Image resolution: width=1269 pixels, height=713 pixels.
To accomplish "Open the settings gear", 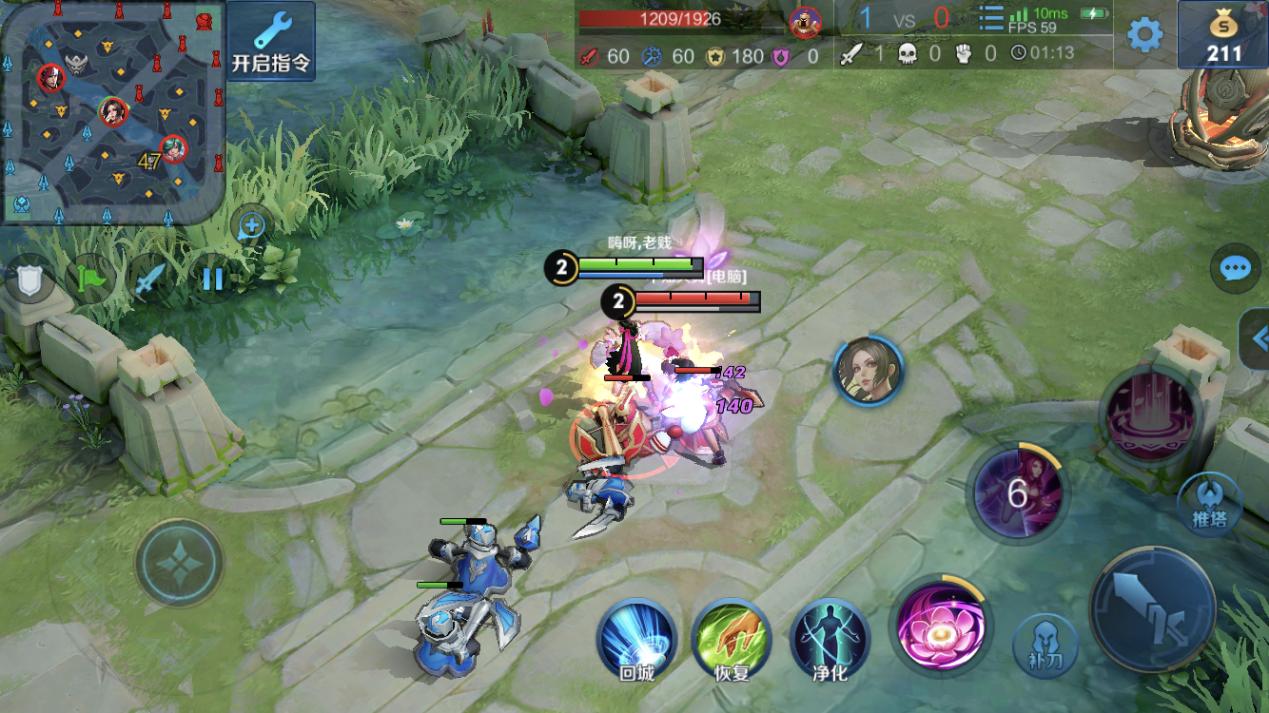I will tap(1145, 35).
